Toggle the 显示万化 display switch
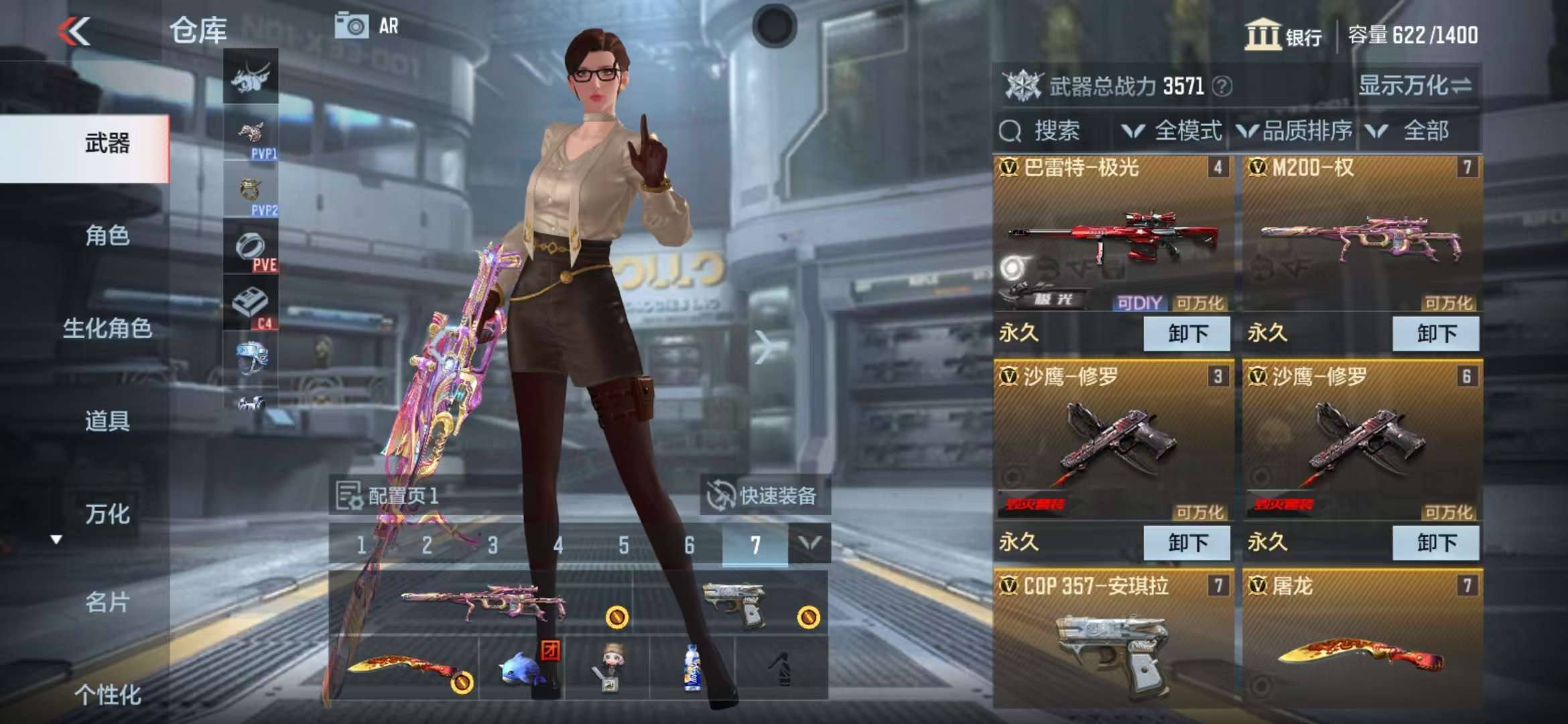 pyautogui.click(x=1414, y=86)
